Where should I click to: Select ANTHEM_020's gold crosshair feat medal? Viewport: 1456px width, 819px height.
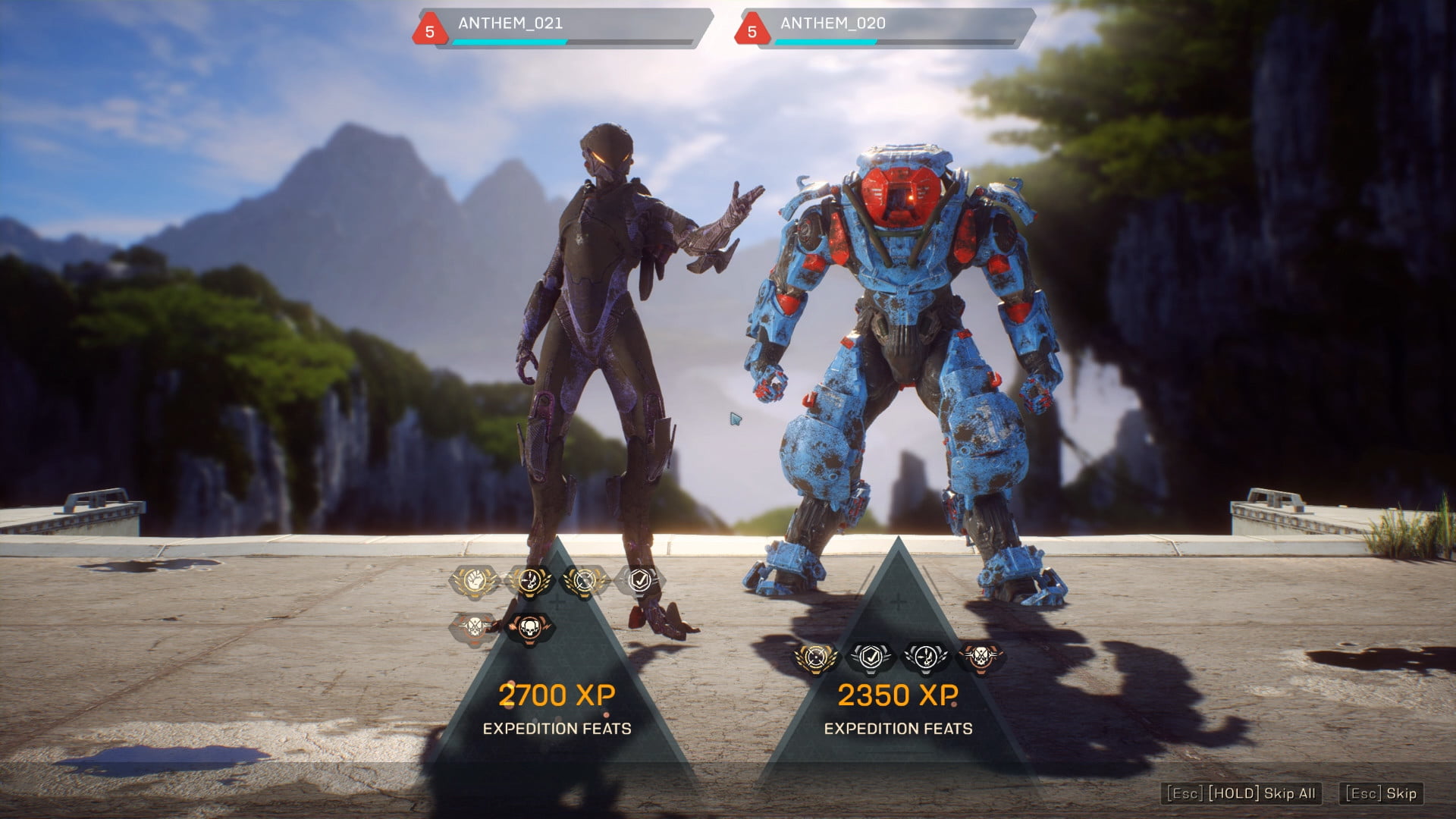coord(814,657)
